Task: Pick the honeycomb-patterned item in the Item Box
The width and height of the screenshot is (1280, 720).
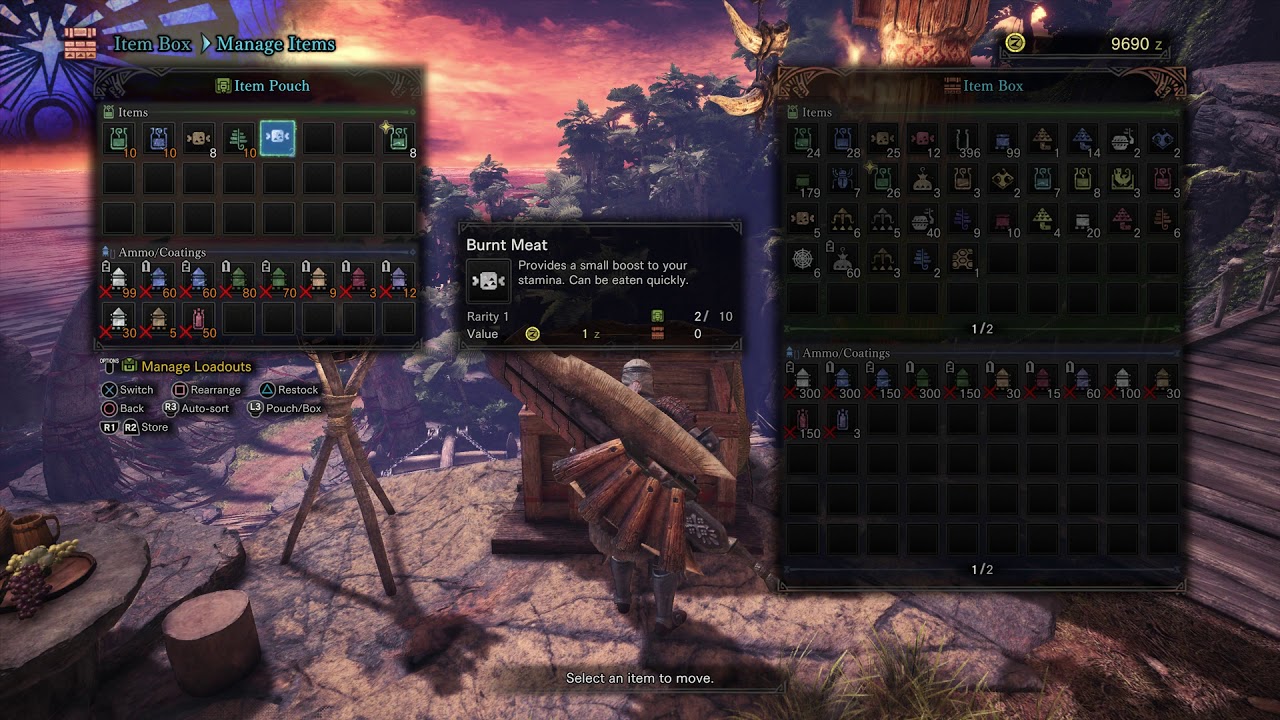Action: point(962,259)
